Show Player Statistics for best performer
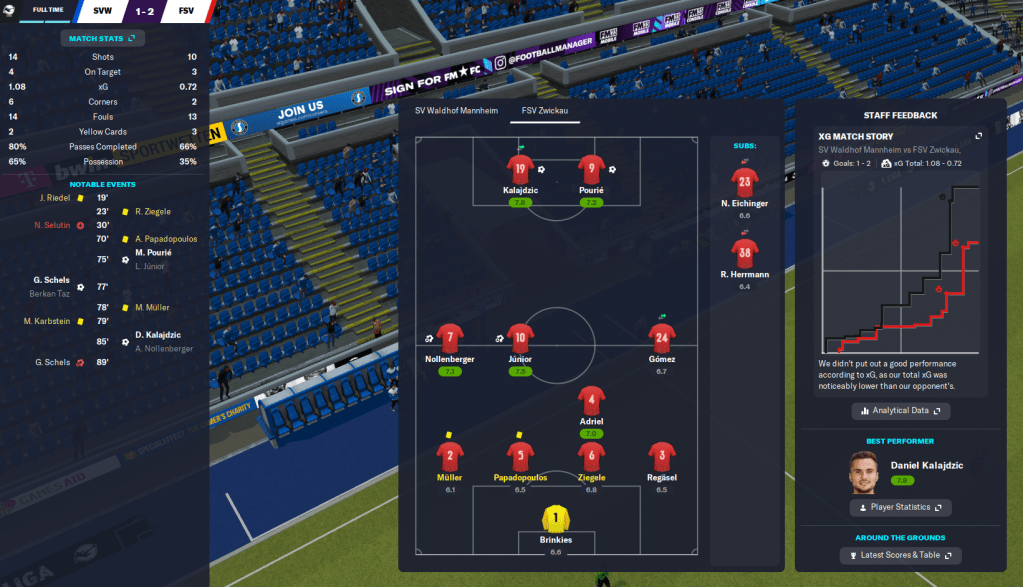This screenshot has width=1023, height=587. coord(900,508)
